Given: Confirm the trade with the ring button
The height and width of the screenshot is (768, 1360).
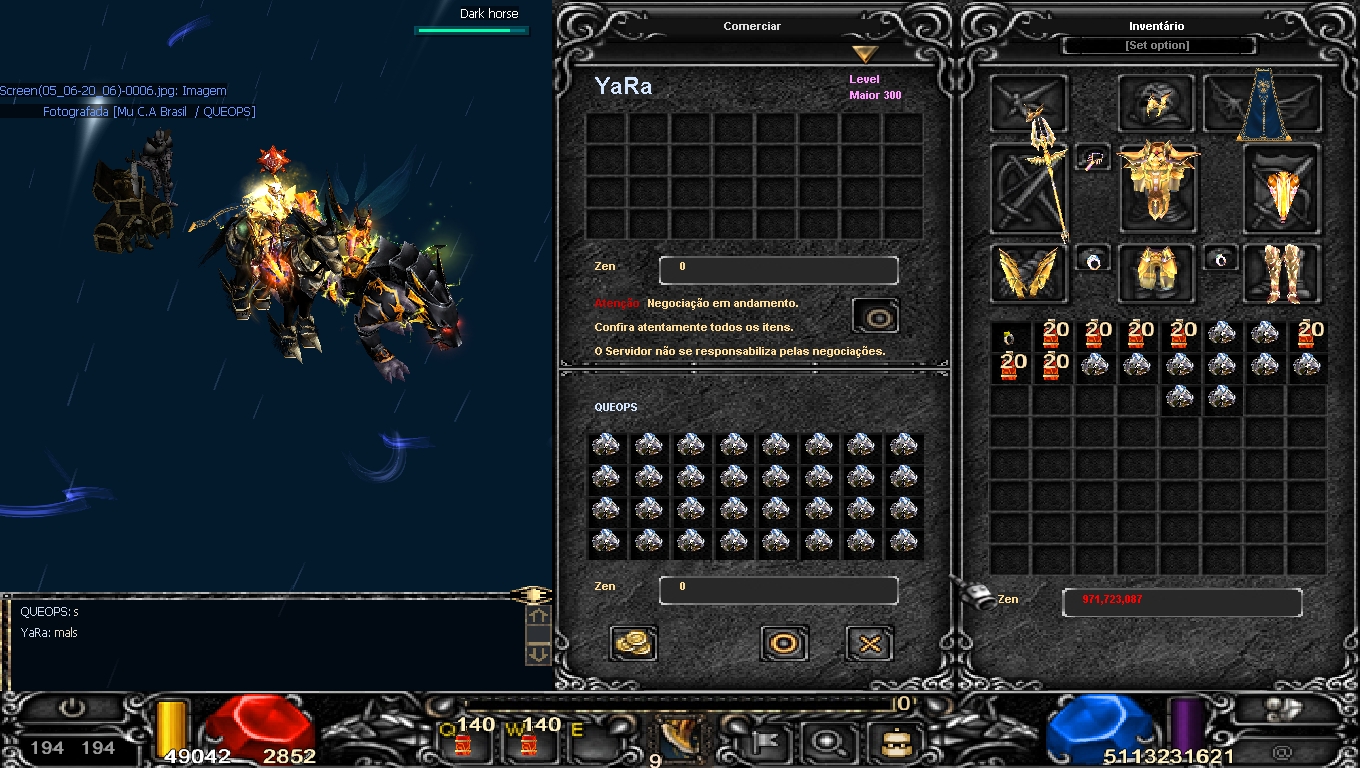Looking at the screenshot, I should tap(784, 643).
